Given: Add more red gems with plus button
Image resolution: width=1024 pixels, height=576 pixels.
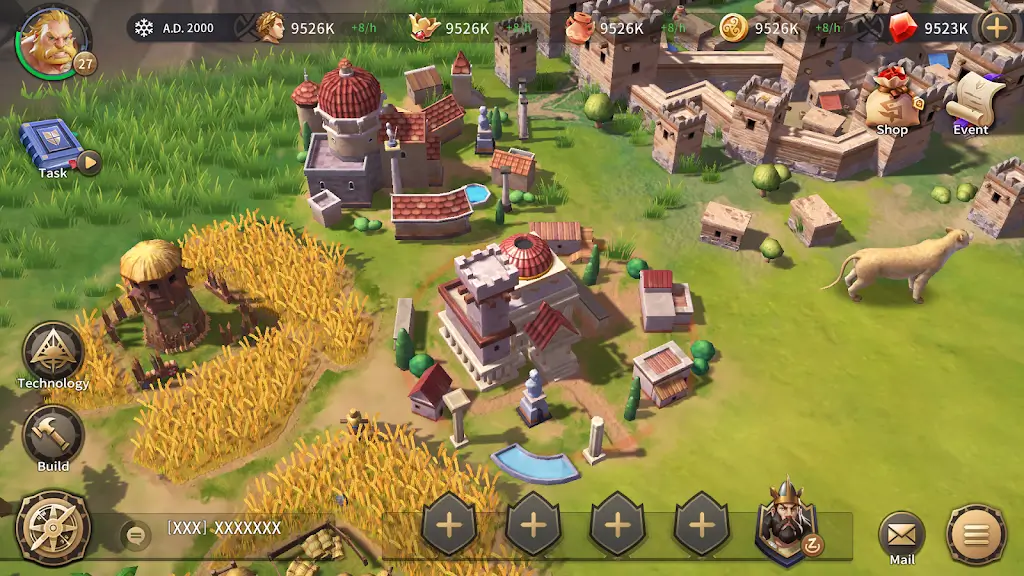Looking at the screenshot, I should tap(997, 27).
